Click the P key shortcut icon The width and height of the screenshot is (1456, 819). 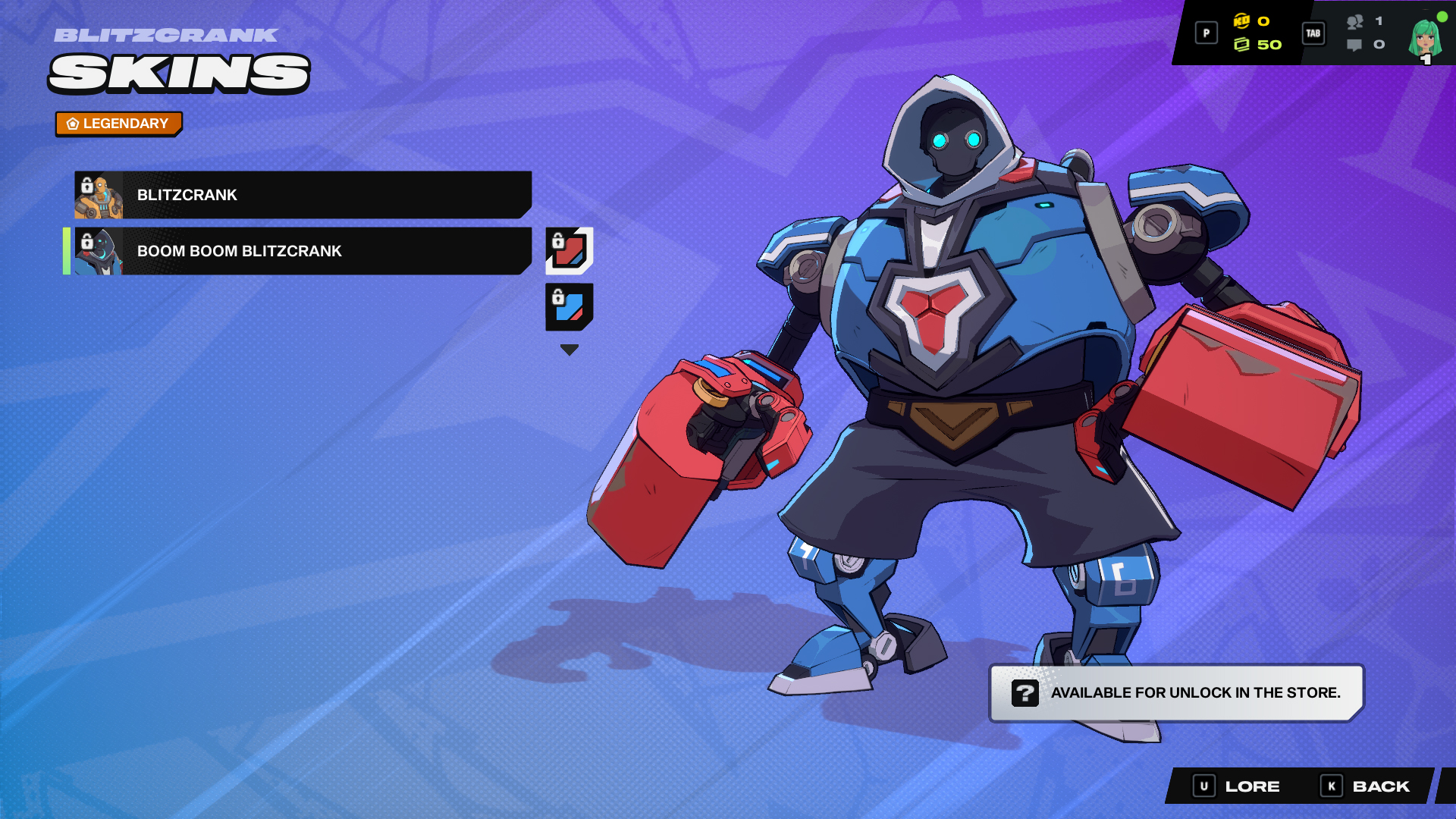click(1206, 33)
